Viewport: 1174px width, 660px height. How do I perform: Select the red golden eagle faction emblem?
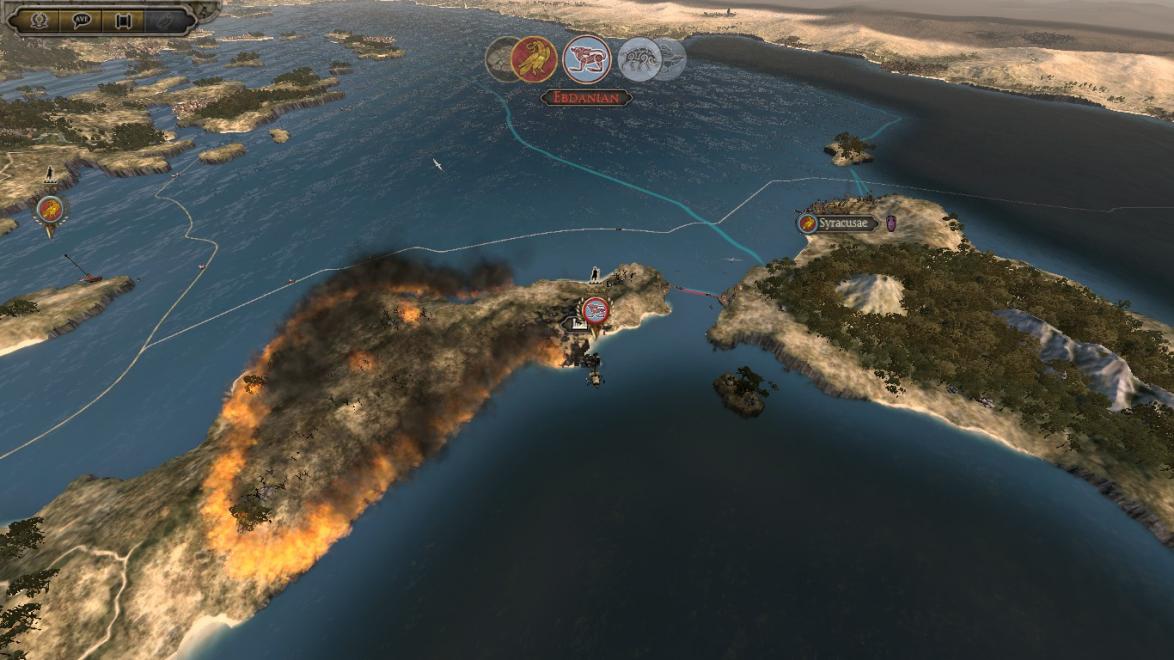pos(533,59)
